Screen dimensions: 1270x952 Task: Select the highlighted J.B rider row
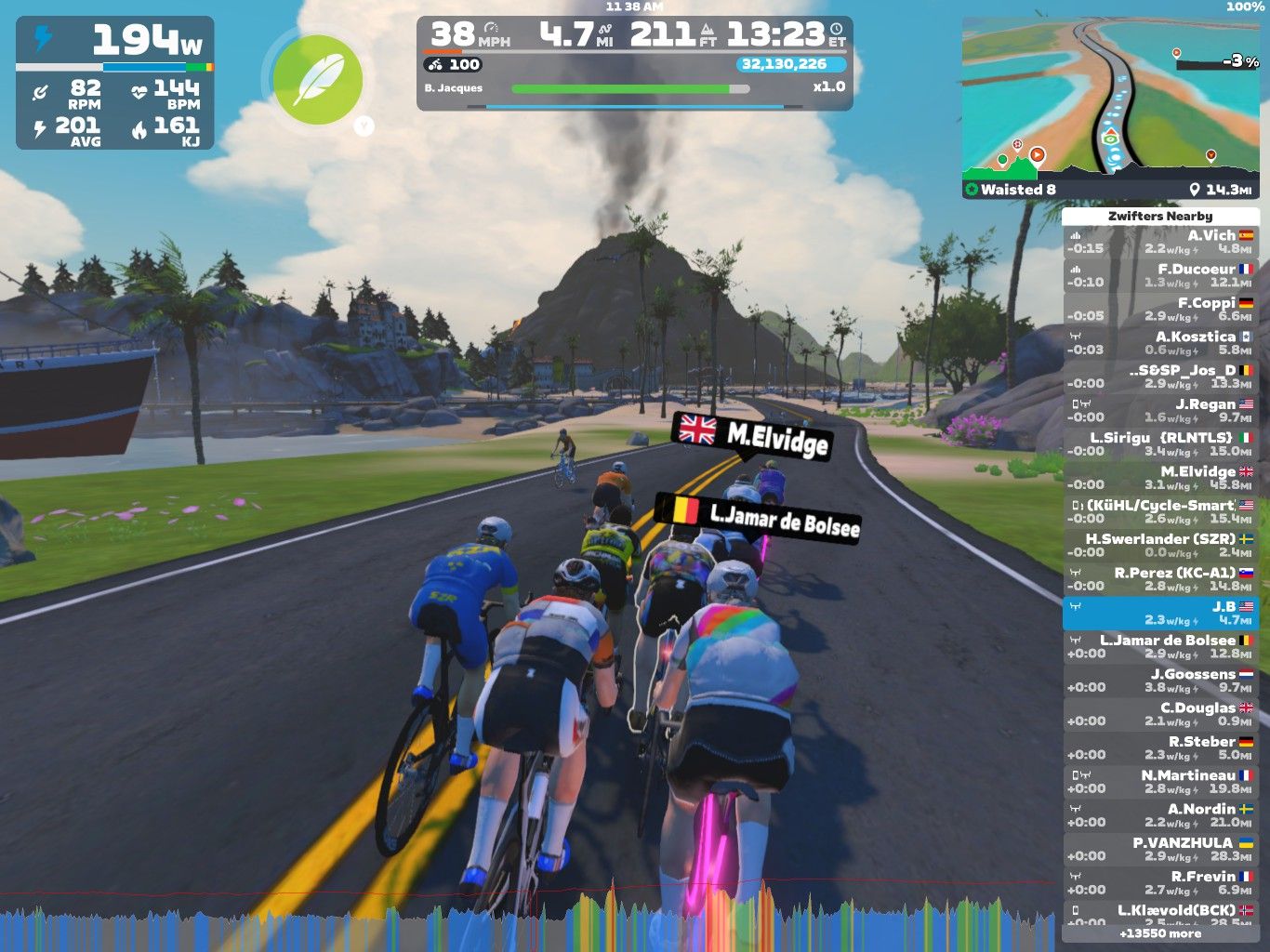(1160, 613)
